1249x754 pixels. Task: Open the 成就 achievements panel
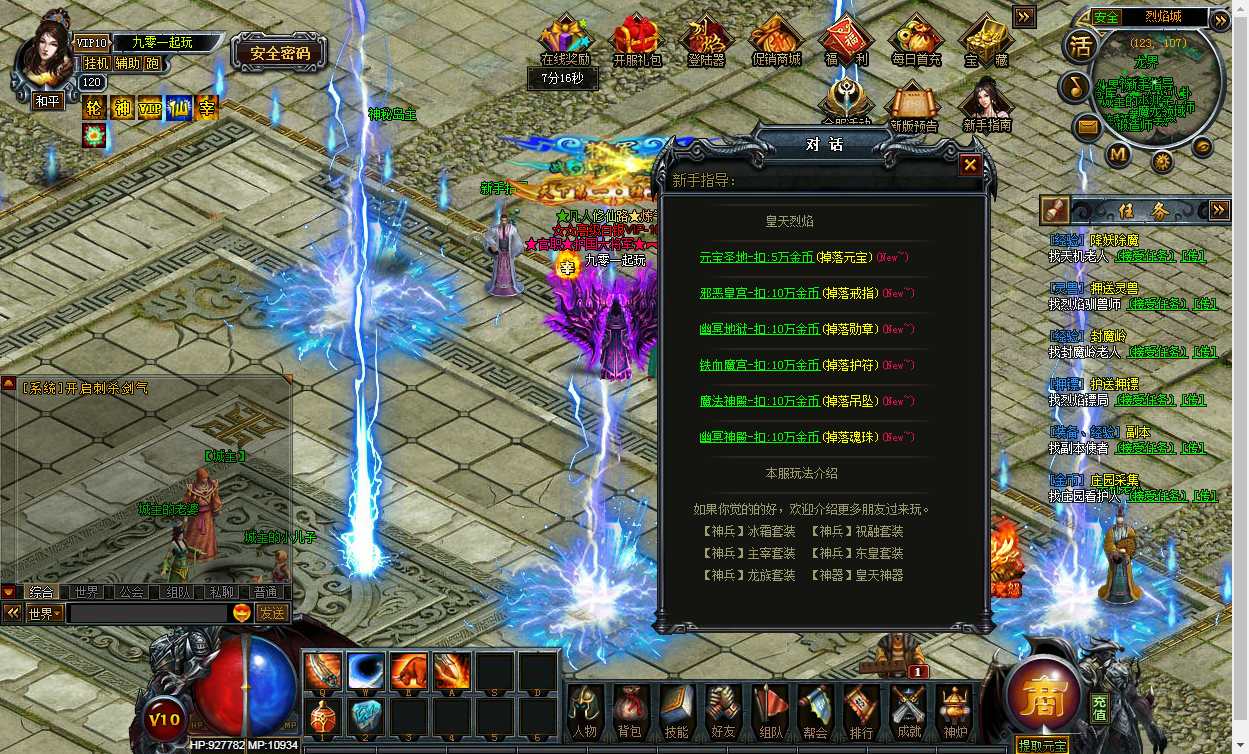(908, 710)
